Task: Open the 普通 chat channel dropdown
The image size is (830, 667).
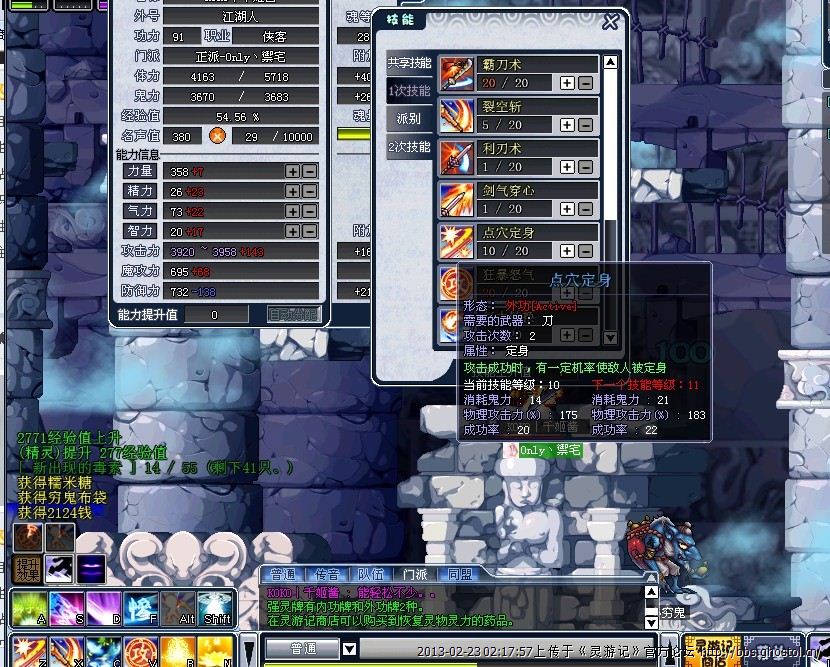Action: click(x=350, y=649)
